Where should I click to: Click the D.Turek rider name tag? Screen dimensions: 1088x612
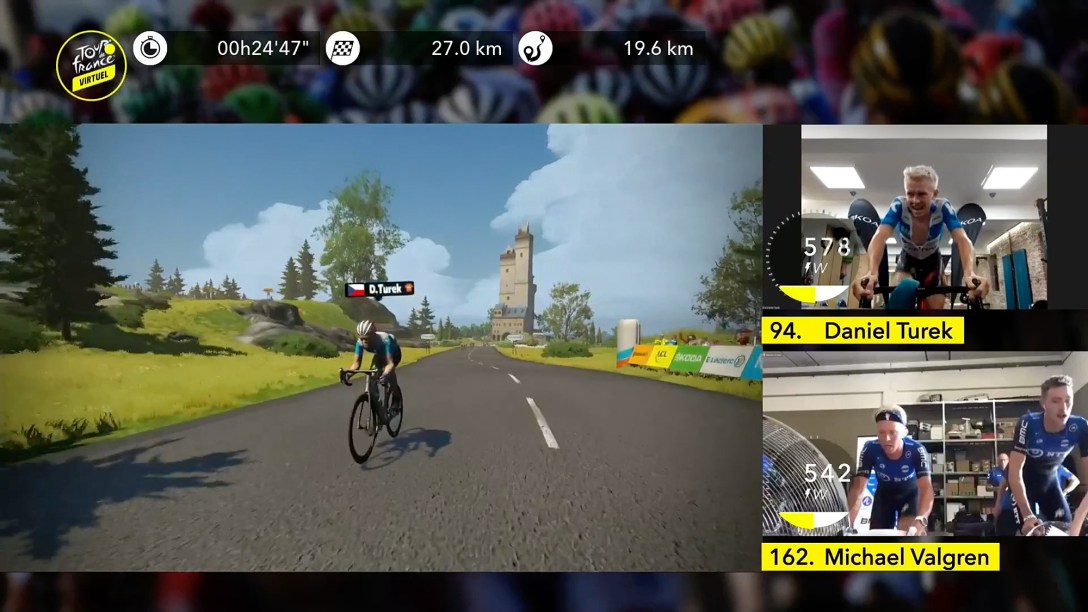(379, 289)
